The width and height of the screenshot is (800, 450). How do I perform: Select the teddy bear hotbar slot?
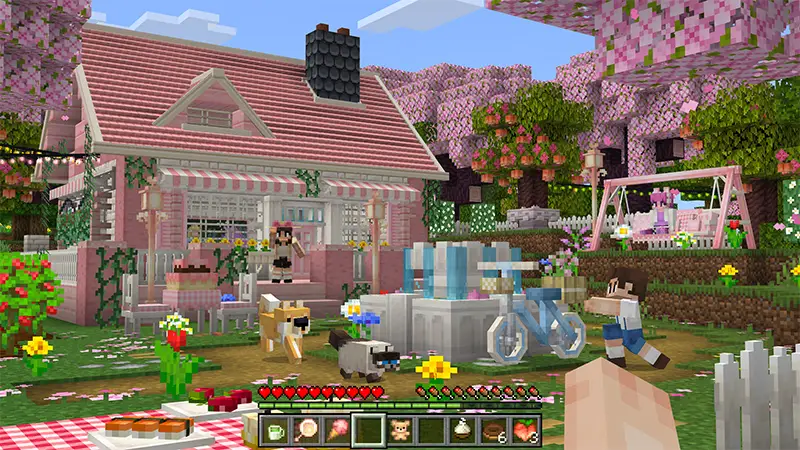(x=400, y=431)
